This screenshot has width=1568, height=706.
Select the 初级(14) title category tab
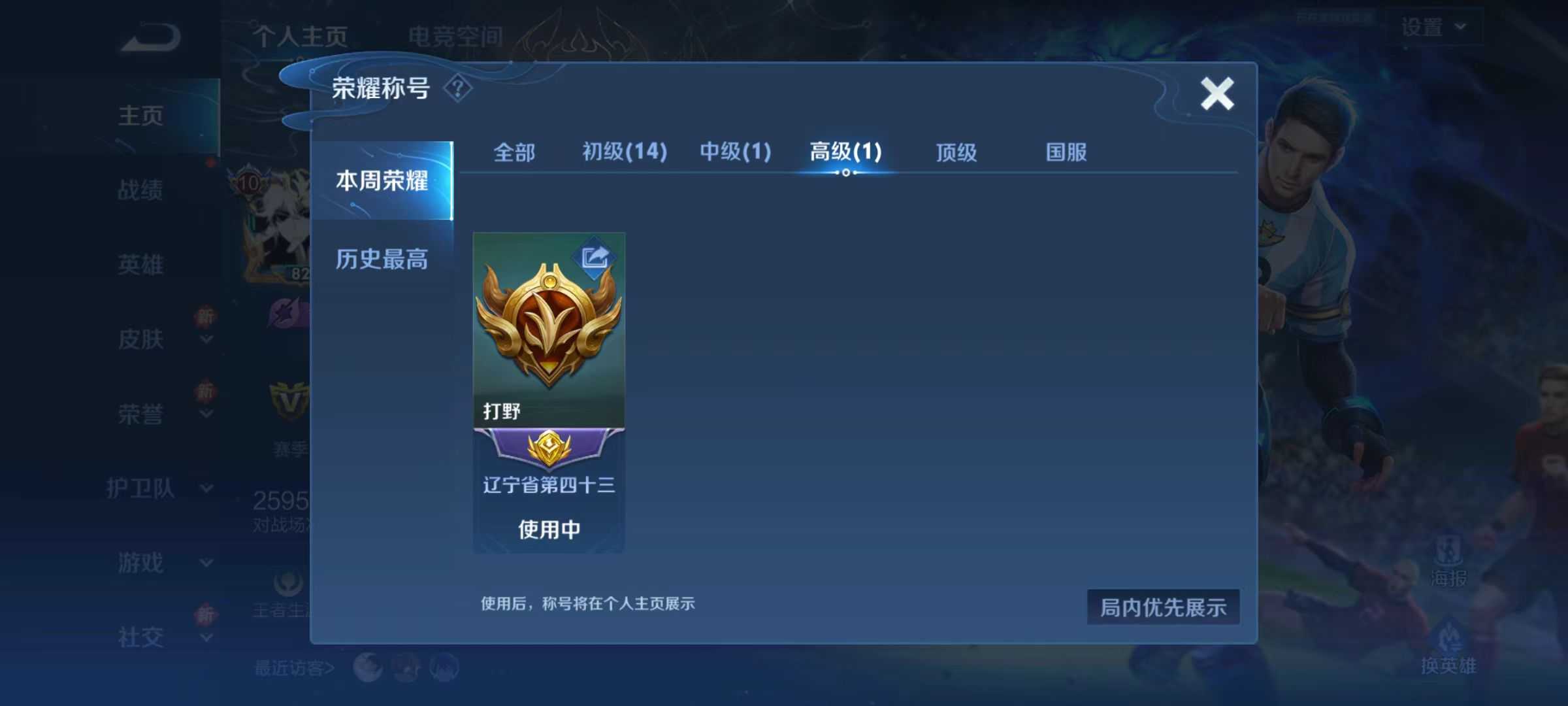(624, 152)
